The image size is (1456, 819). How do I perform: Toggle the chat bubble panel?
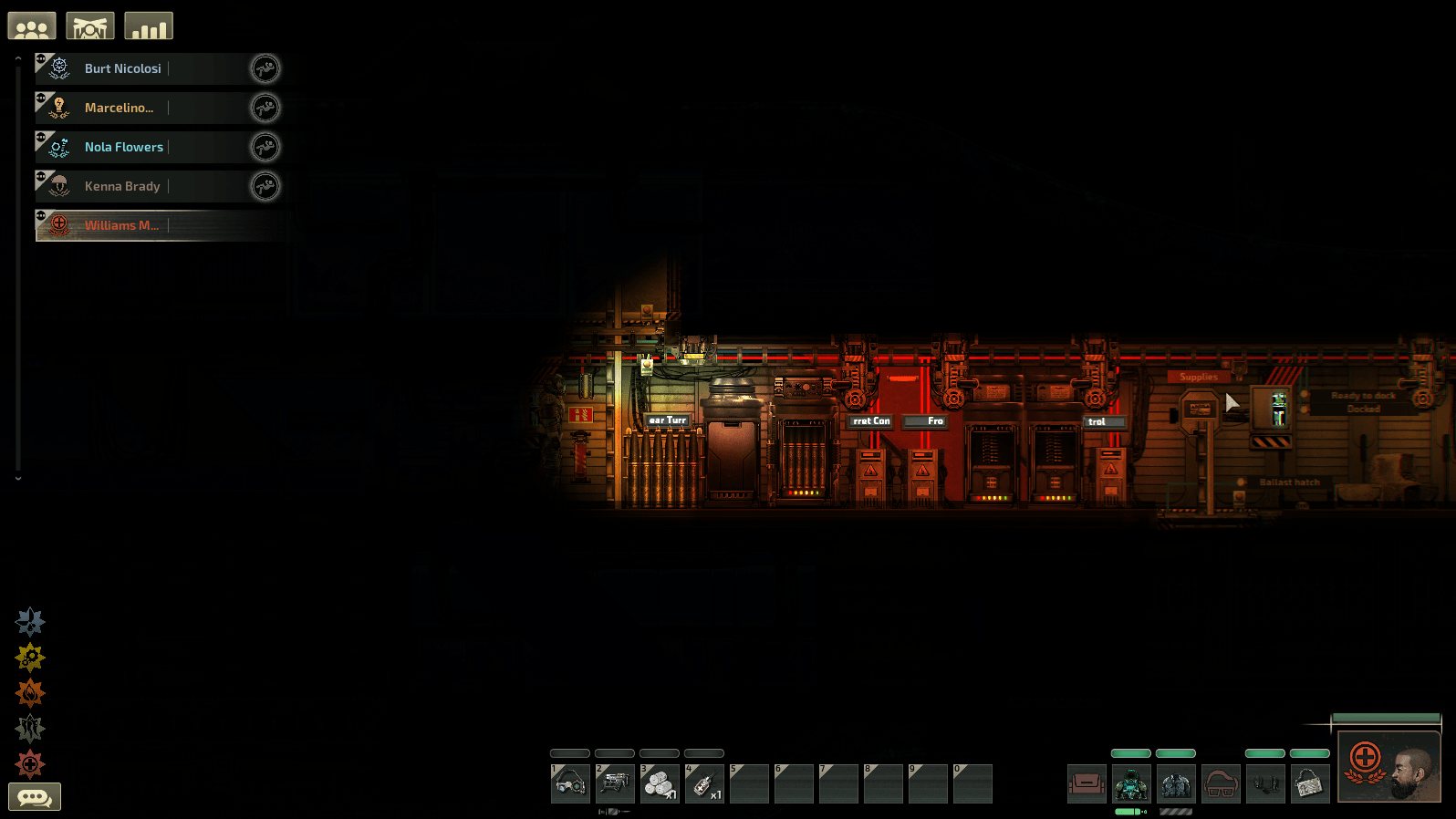coord(36,796)
